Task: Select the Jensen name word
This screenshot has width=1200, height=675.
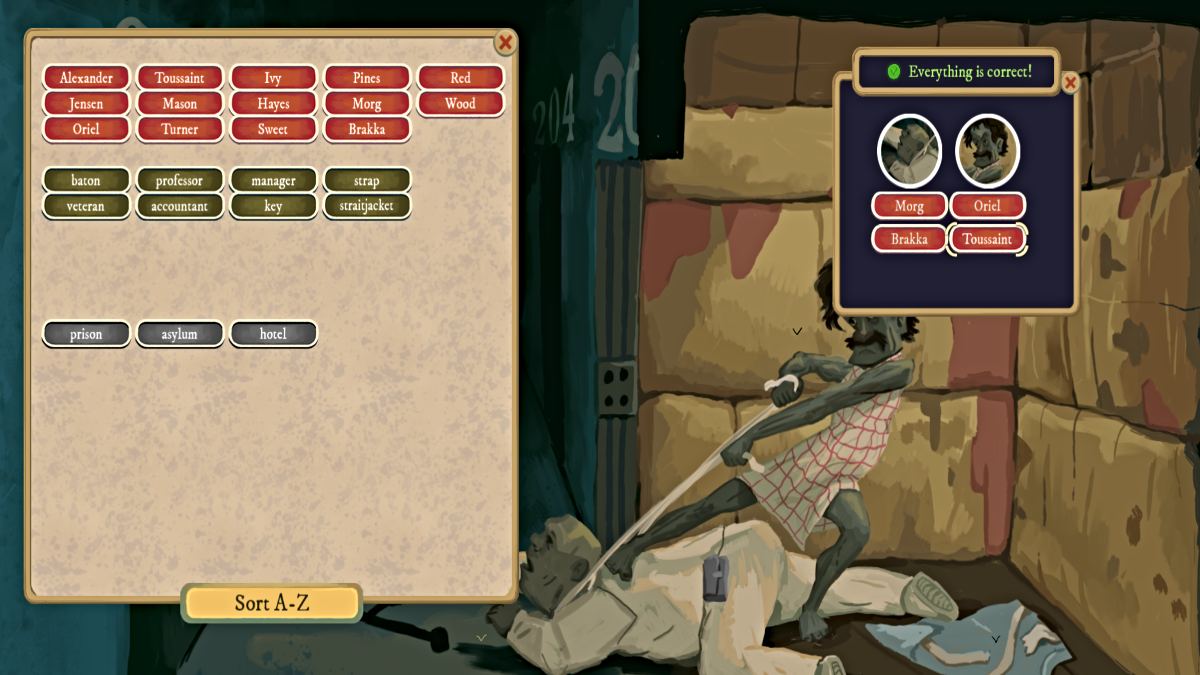Action: 86,104
